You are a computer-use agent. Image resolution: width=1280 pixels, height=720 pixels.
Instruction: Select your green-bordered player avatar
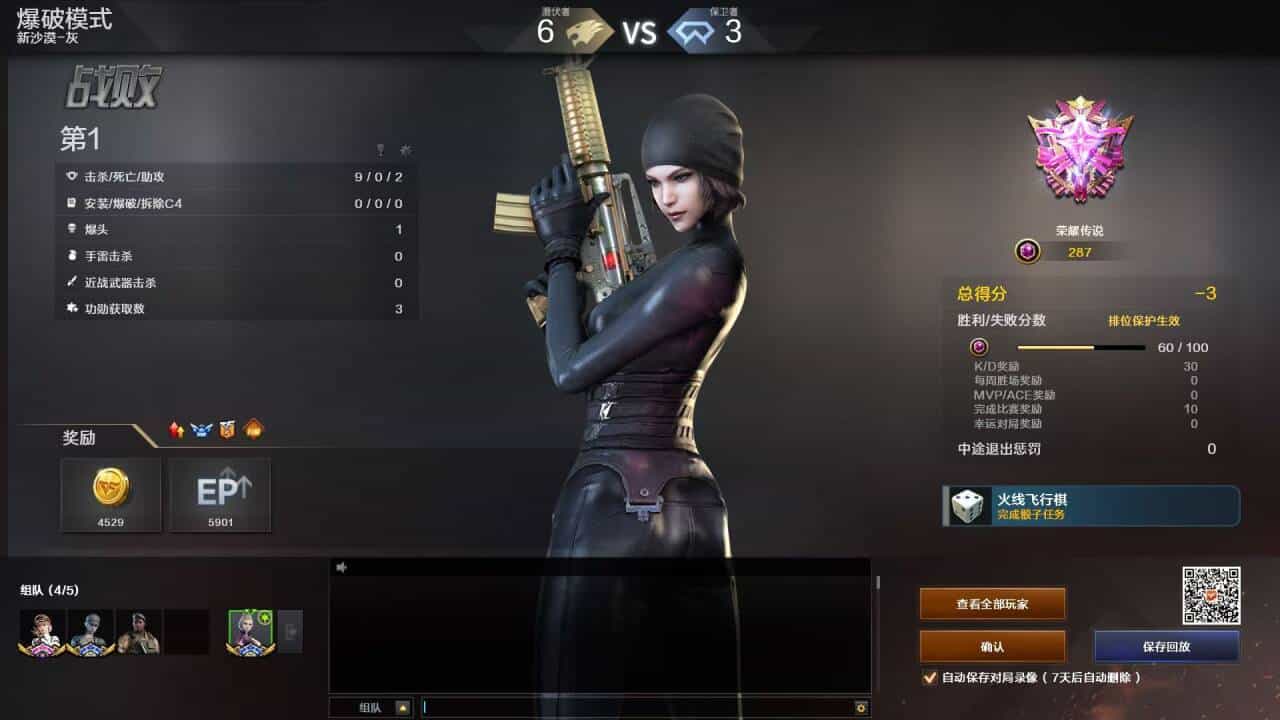click(x=249, y=632)
